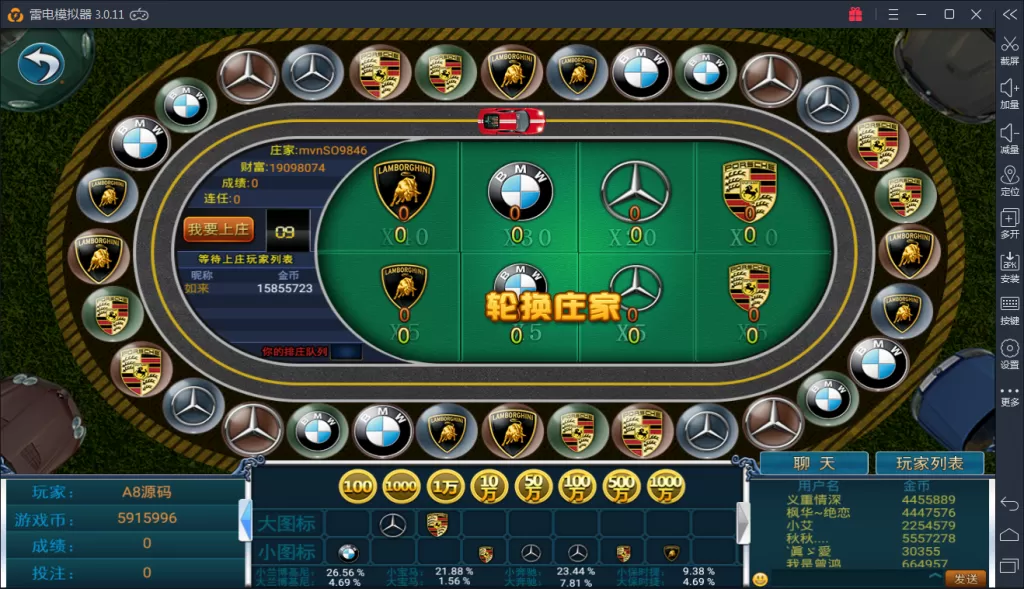This screenshot has height=589, width=1024.
Task: Choose the 1000 betting chip
Action: tap(402, 486)
